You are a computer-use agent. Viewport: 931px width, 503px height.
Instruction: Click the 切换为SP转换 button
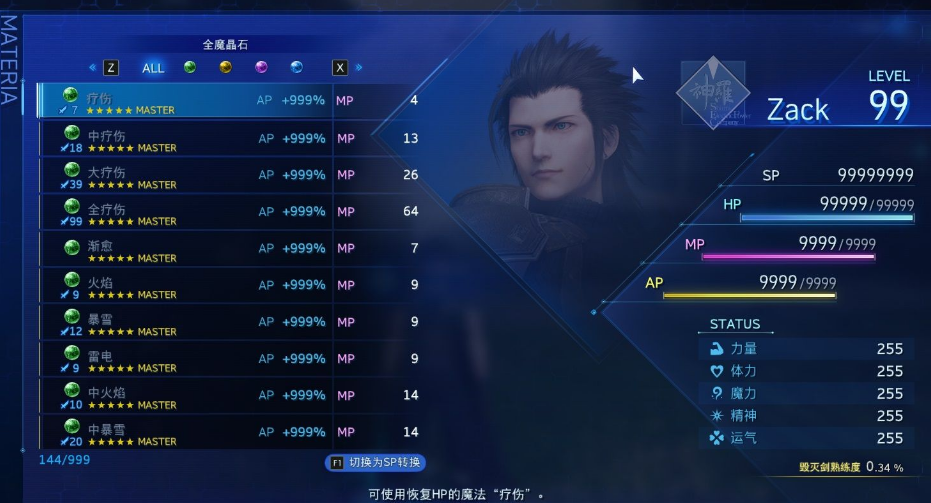pyautogui.click(x=376, y=463)
